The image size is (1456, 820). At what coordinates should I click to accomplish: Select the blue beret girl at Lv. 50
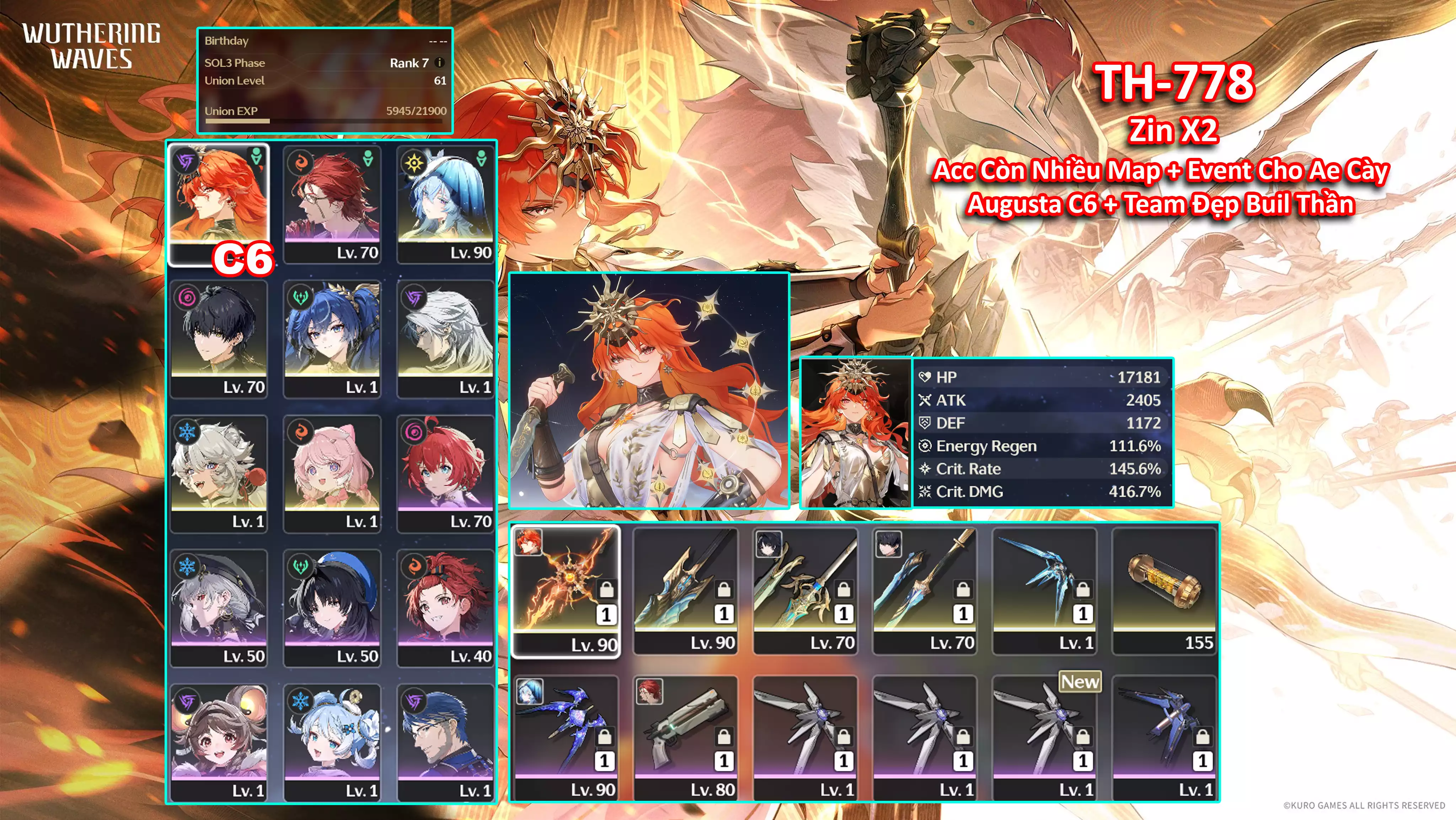tap(332, 607)
